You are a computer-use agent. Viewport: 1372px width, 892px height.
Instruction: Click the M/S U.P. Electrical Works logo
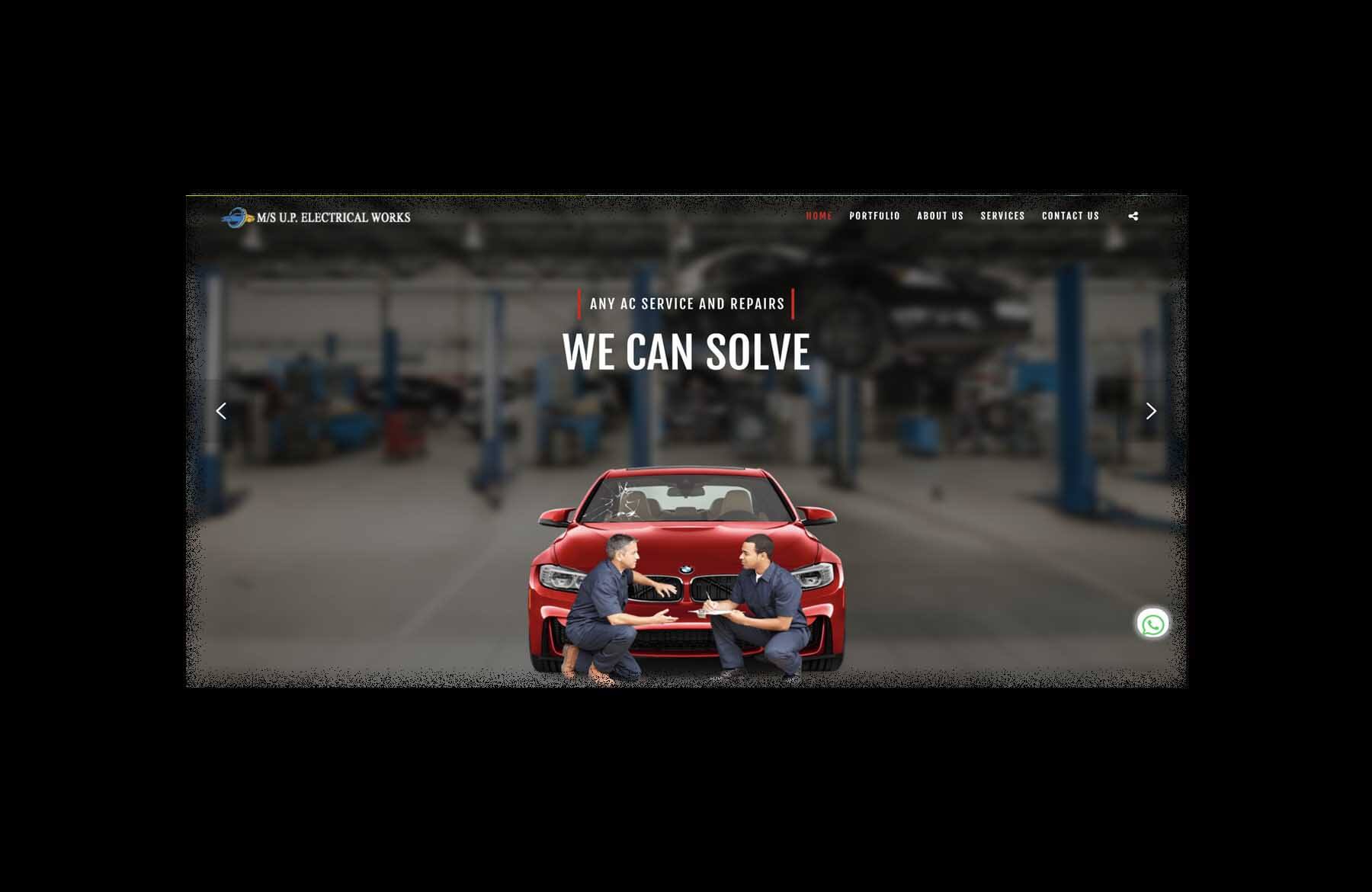[316, 217]
